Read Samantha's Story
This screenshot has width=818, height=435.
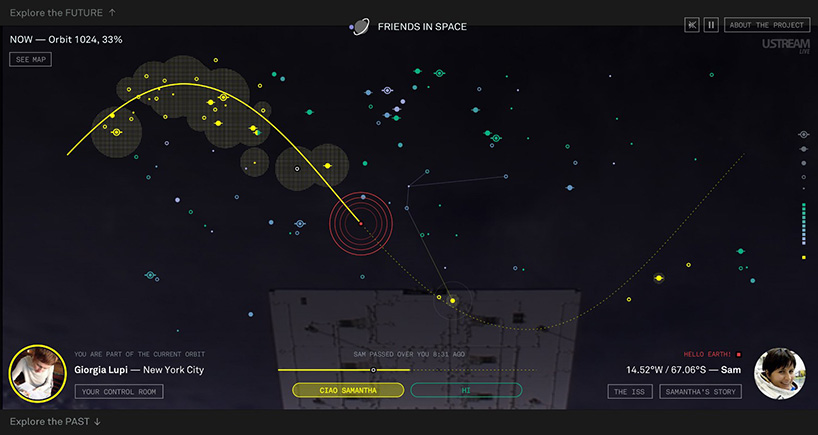700,392
